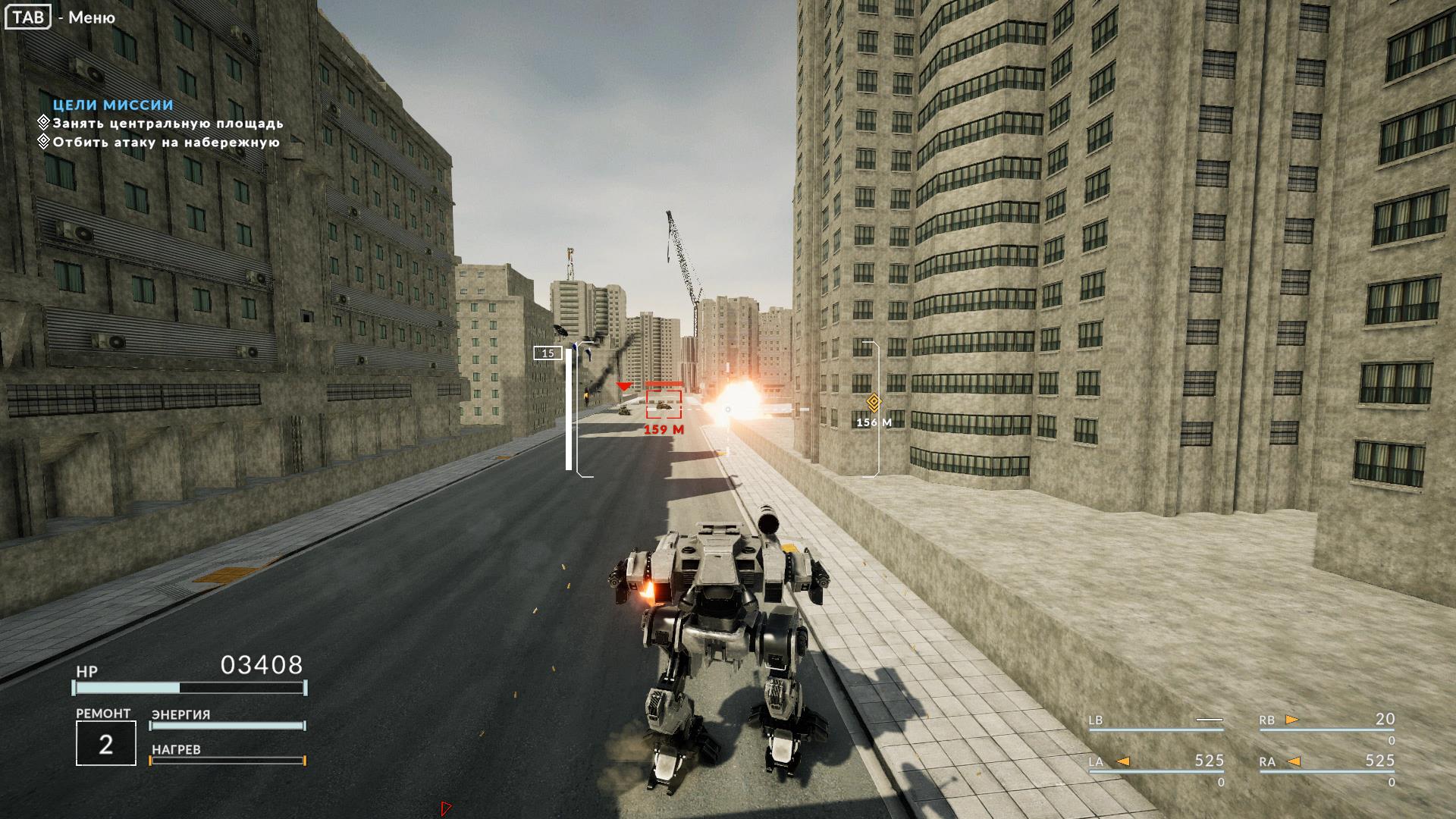
Task: Expand the ЦЕЛИ МИССИИ objectives list
Action: pos(111,104)
